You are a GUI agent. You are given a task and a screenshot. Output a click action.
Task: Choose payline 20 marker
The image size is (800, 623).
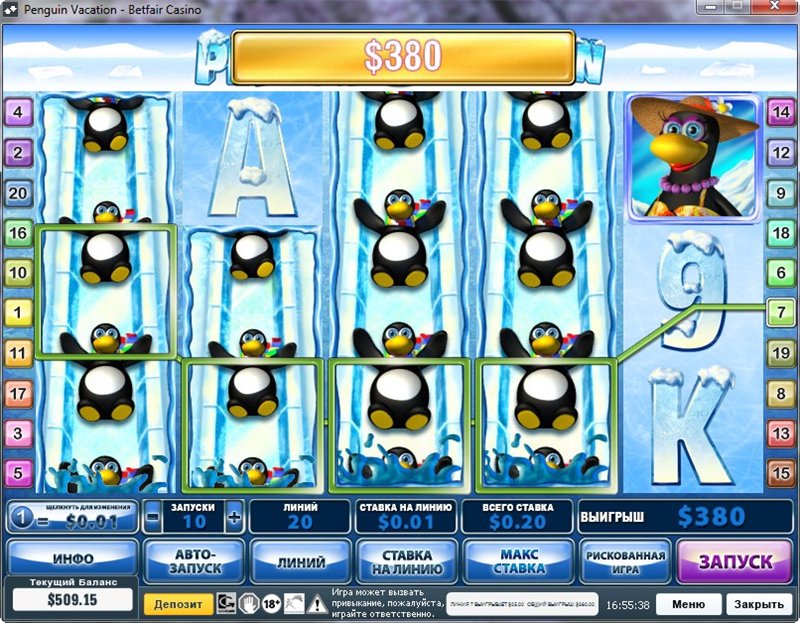tap(18, 193)
